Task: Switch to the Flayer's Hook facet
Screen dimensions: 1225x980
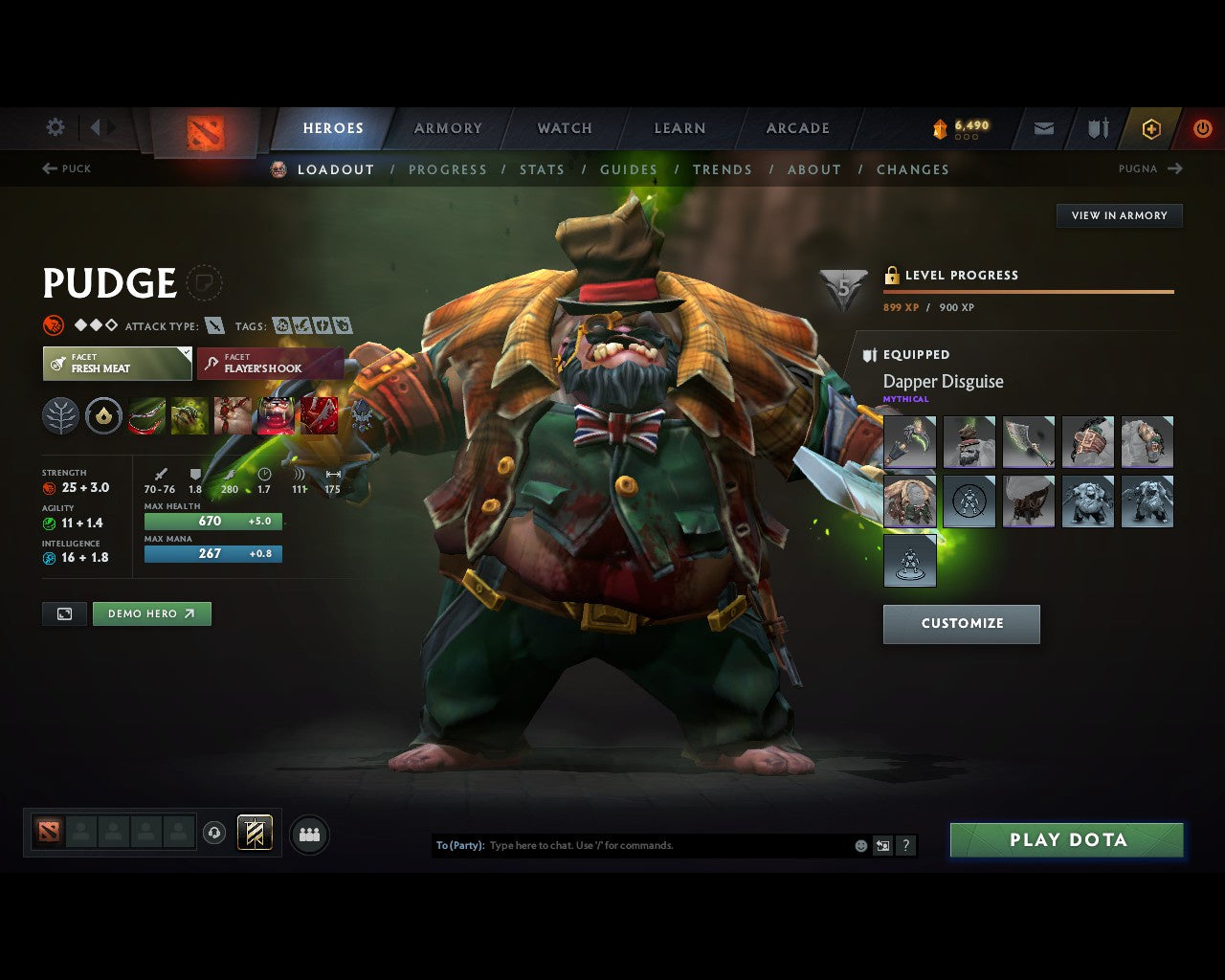Action: coord(270,364)
